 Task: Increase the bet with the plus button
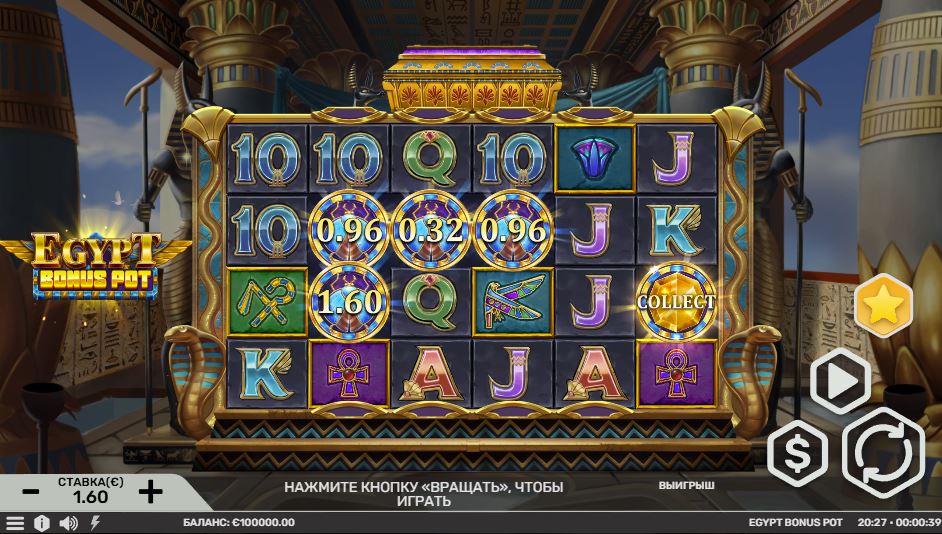149,491
